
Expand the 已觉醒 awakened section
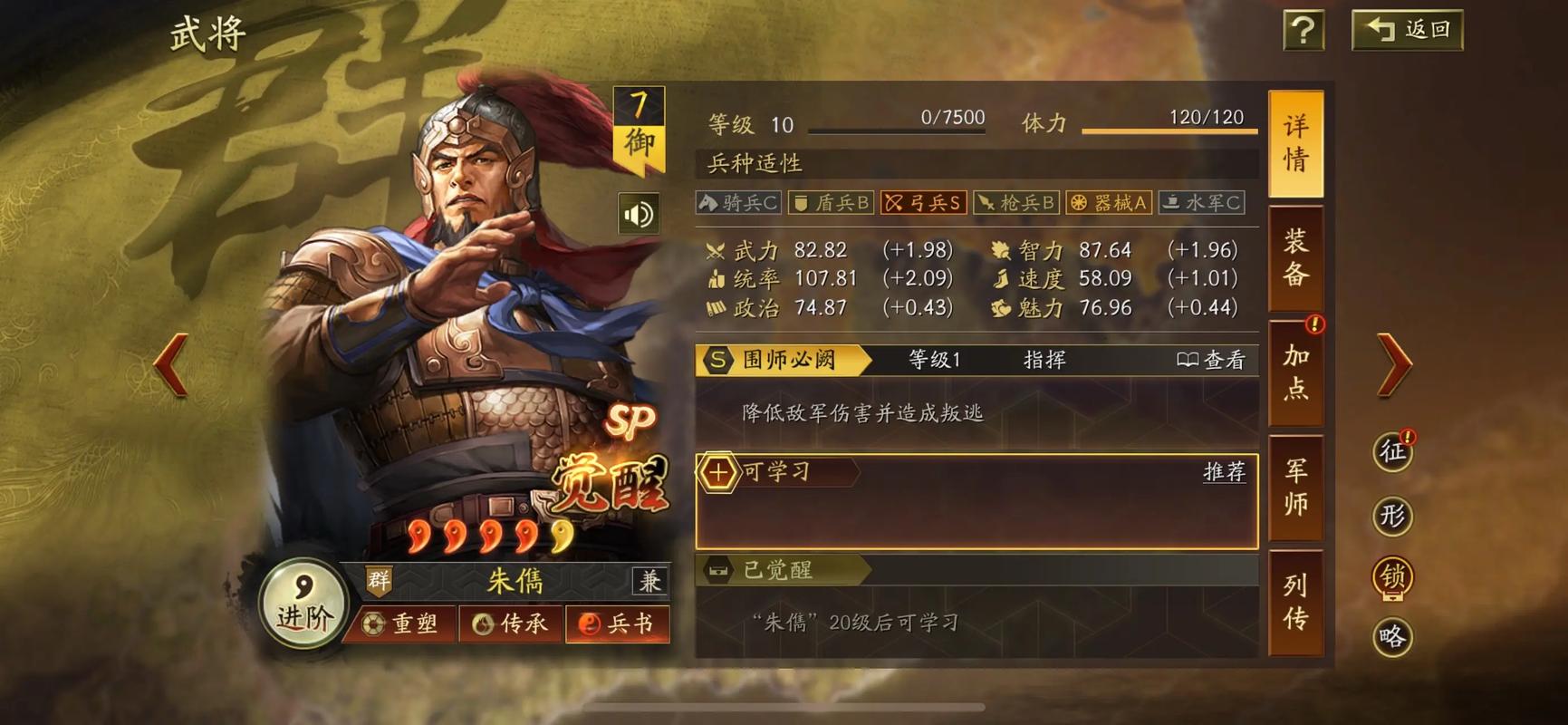776,571
